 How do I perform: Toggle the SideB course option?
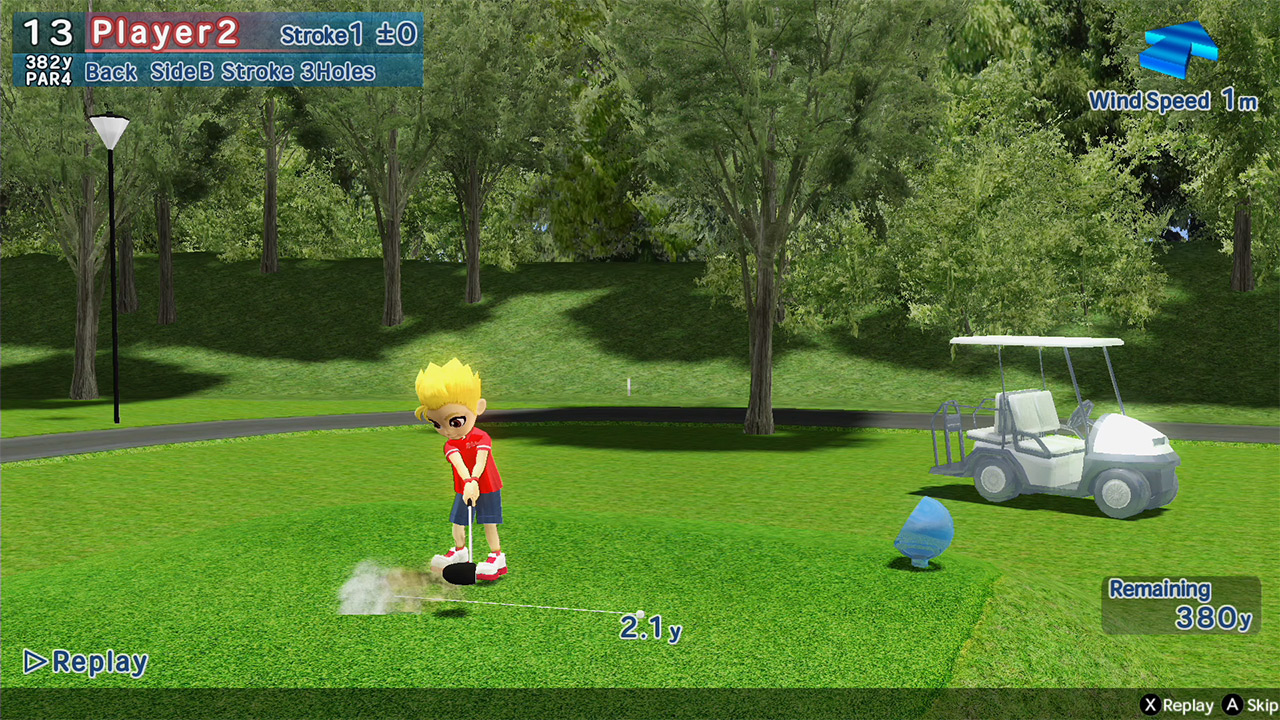pos(180,72)
